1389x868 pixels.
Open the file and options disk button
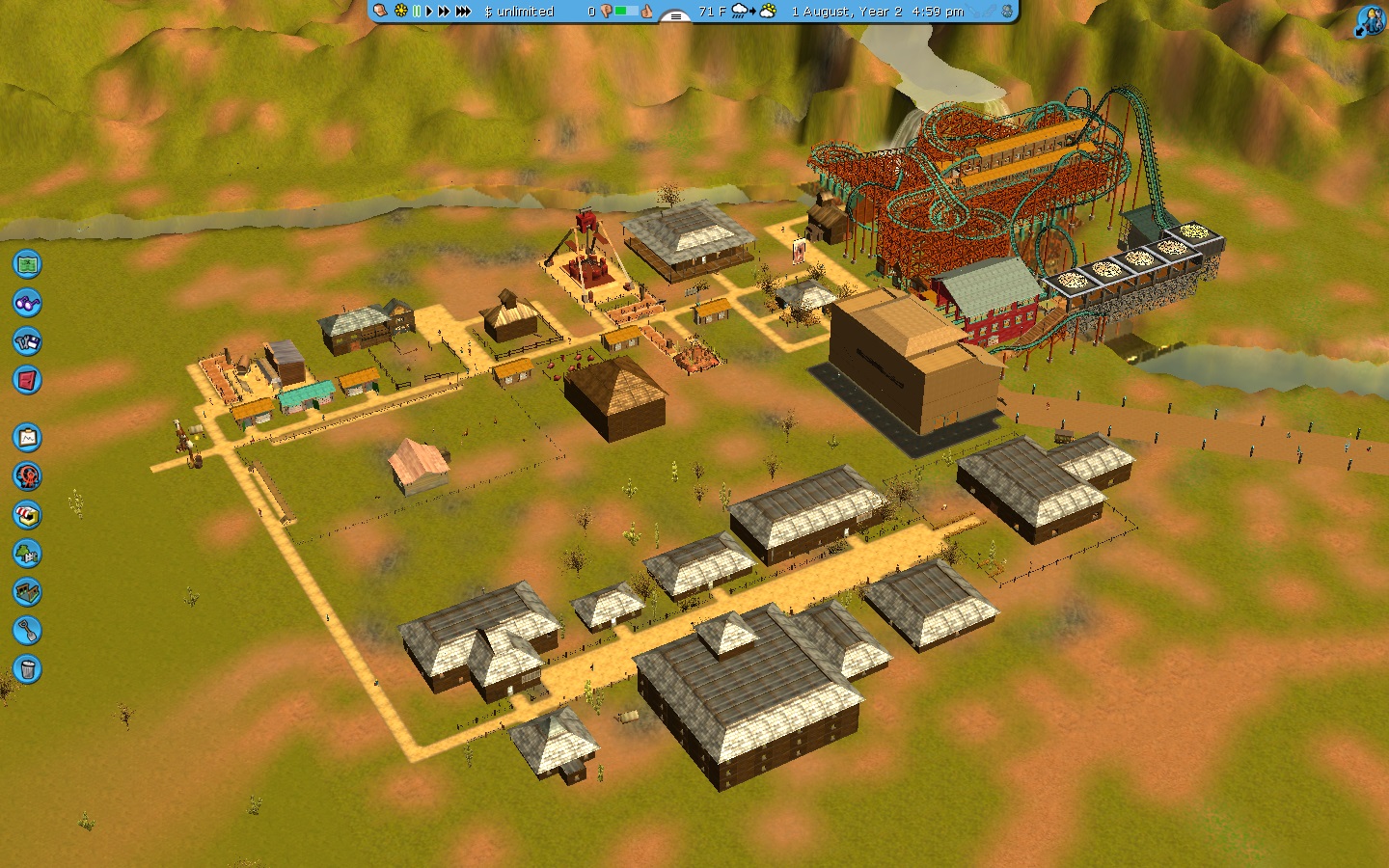click(27, 341)
